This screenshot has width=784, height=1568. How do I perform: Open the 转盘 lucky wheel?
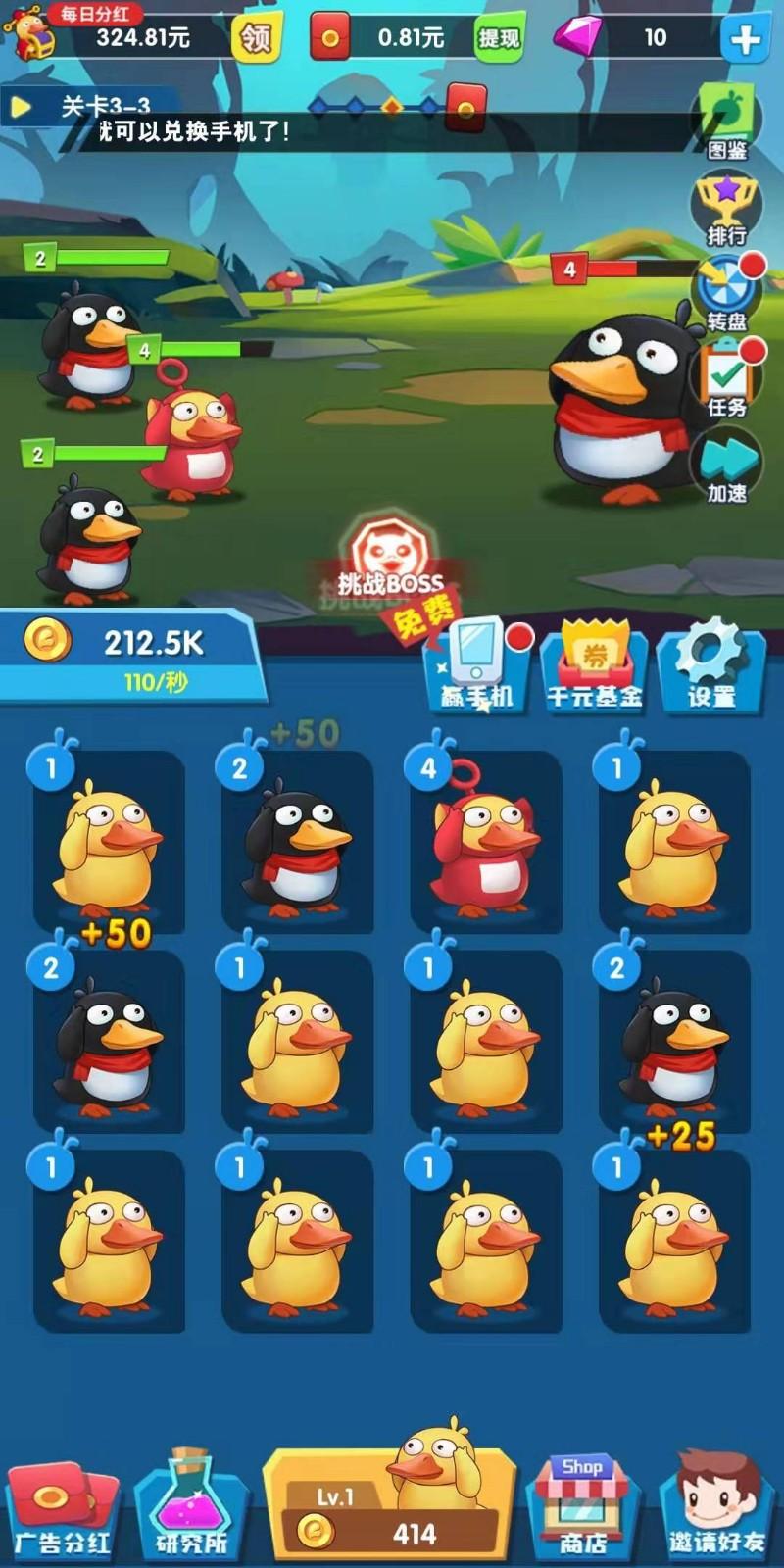pos(726,293)
